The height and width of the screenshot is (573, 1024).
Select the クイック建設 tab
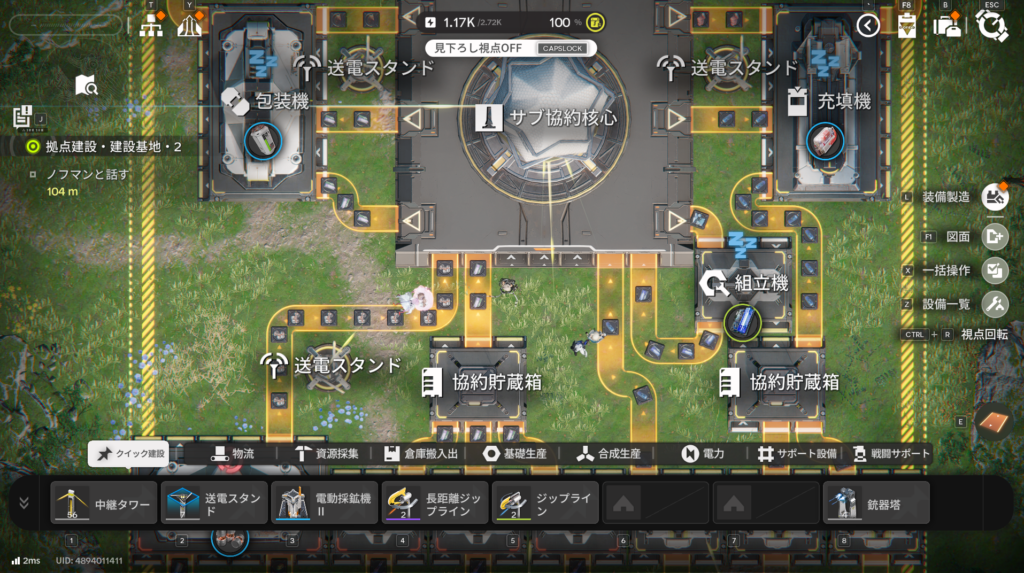click(x=129, y=454)
